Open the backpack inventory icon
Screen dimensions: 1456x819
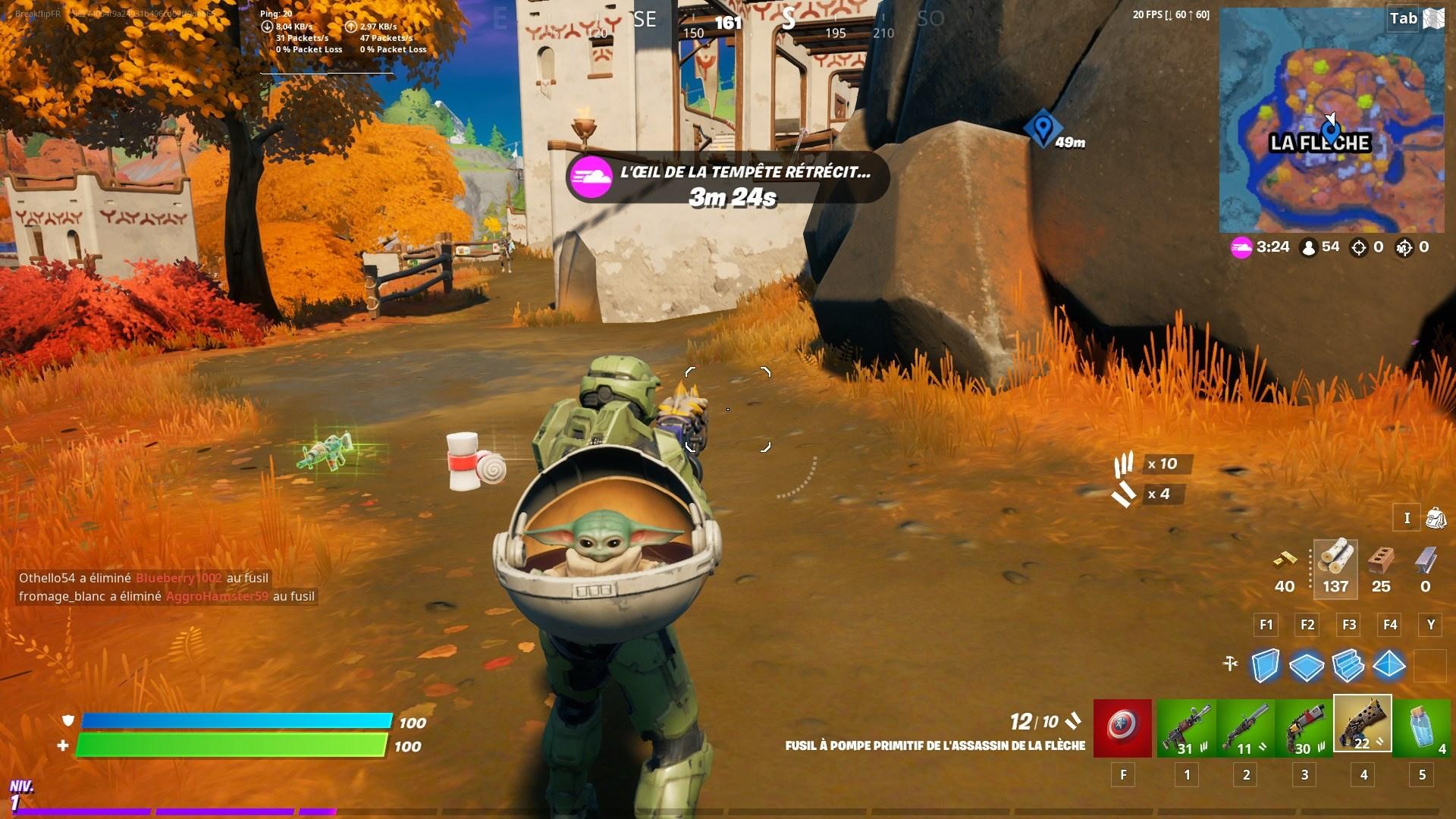tap(1436, 518)
